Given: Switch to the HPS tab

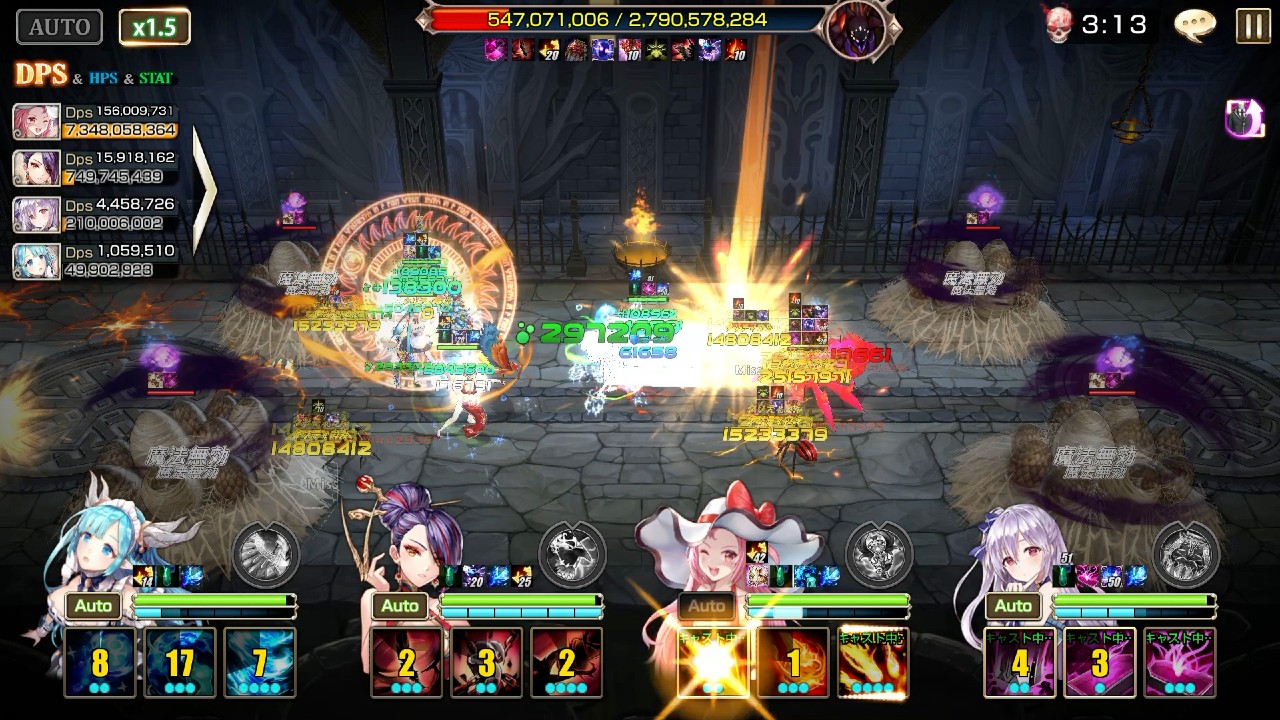Looking at the screenshot, I should (x=103, y=78).
